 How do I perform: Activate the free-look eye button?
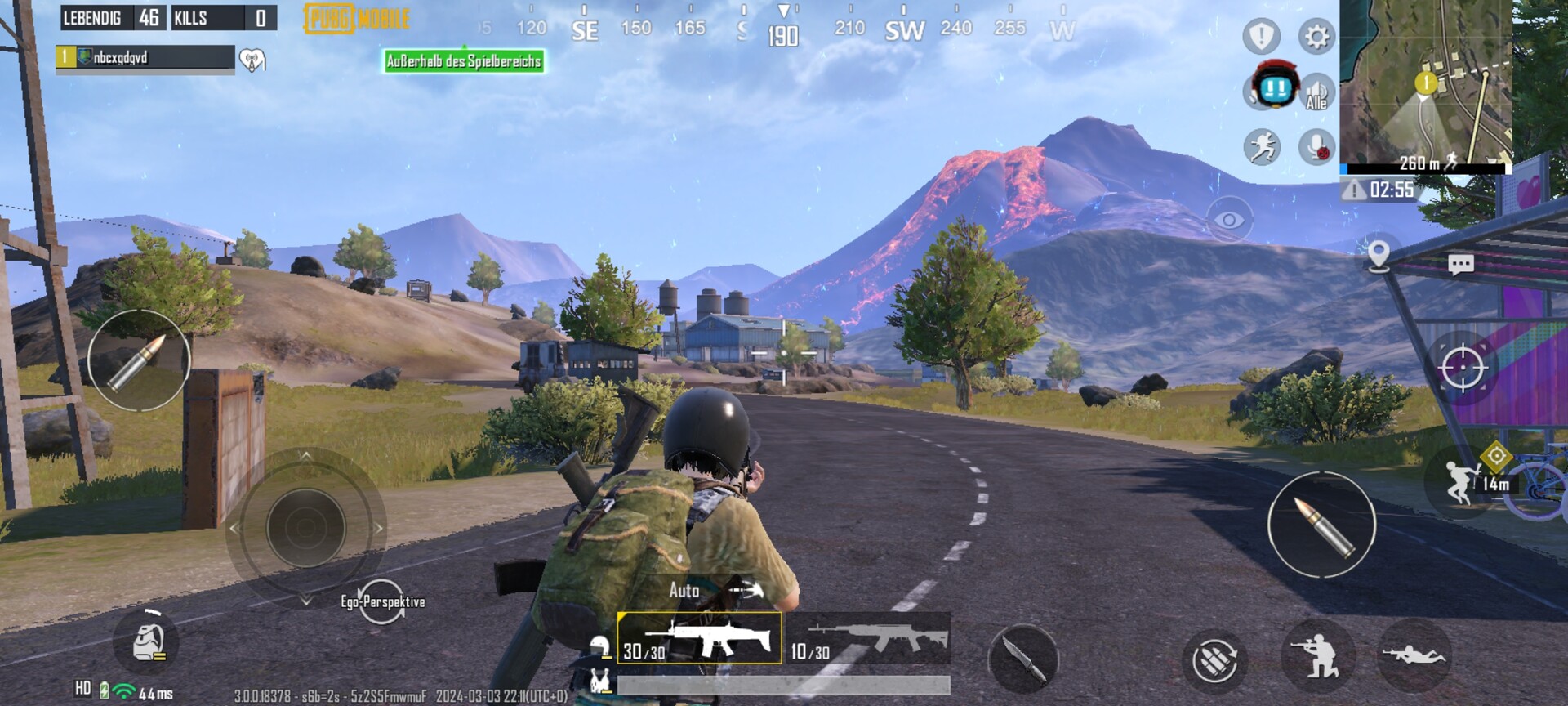1229,219
